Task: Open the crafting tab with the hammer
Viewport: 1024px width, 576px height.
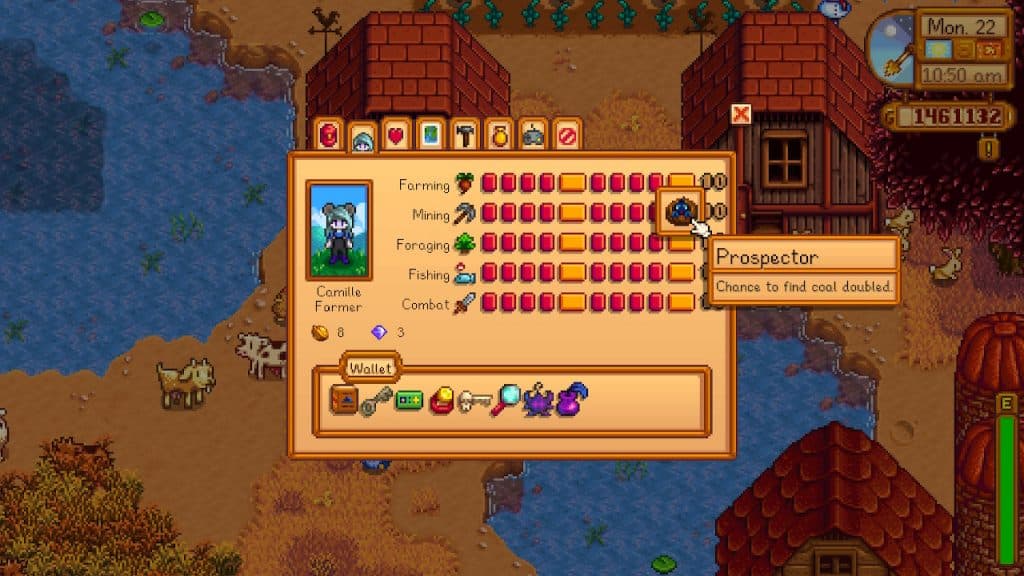Action: point(463,135)
